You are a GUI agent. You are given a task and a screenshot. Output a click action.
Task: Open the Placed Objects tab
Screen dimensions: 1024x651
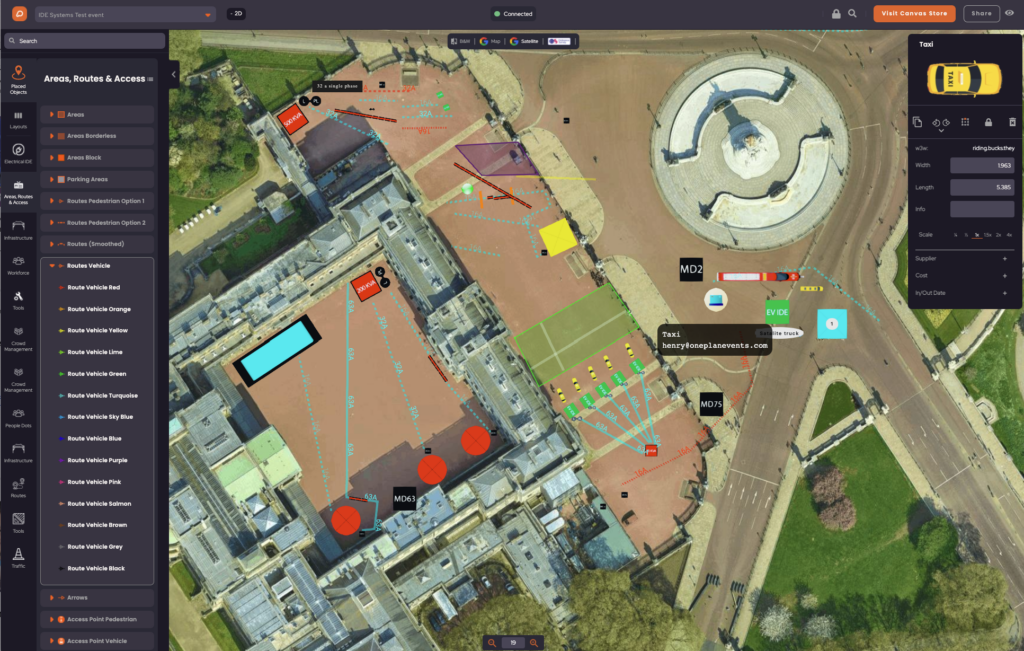18,79
